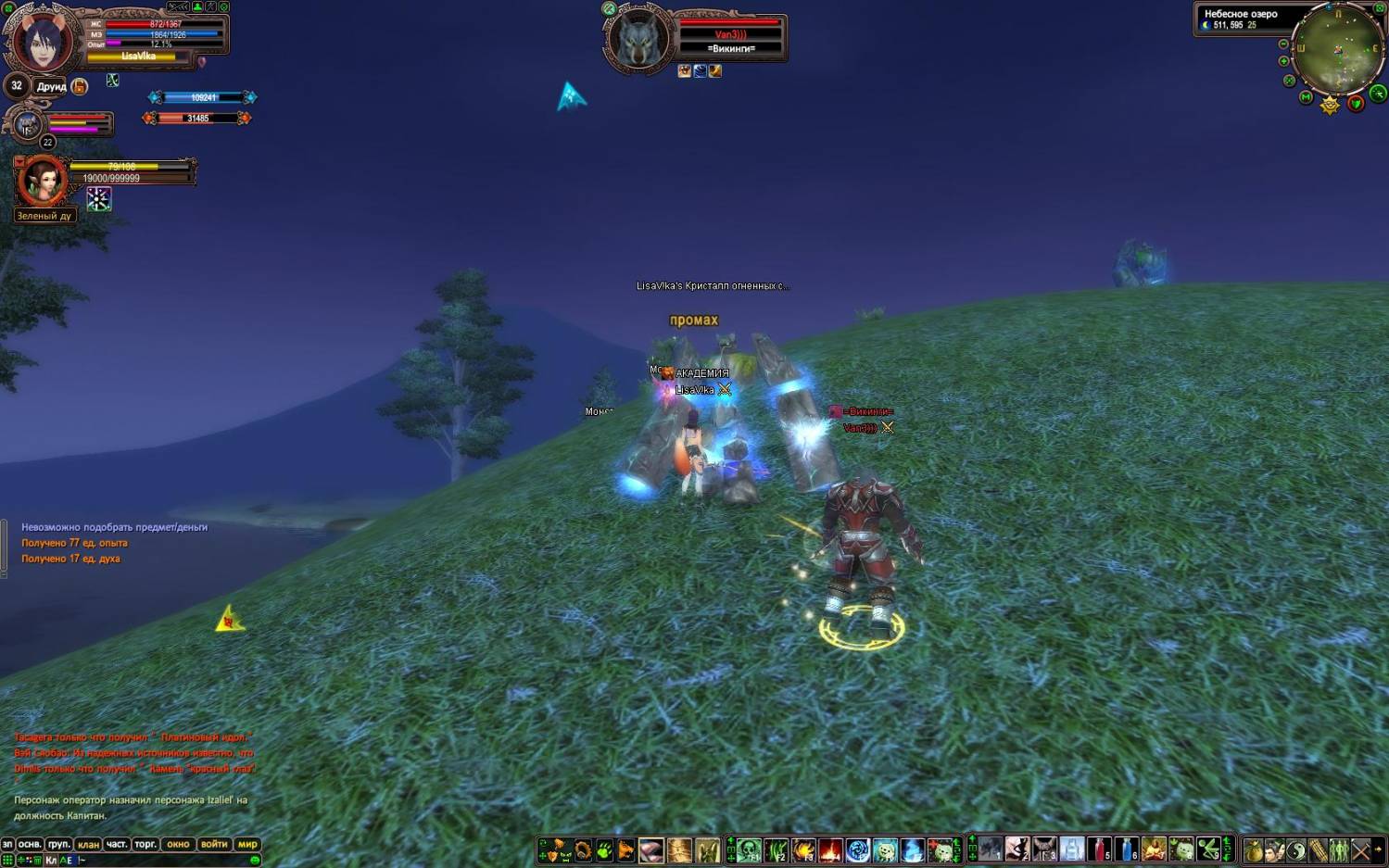Zoom out the minimap with minus button
Image resolution: width=1389 pixels, height=868 pixels.
pyautogui.click(x=1283, y=44)
